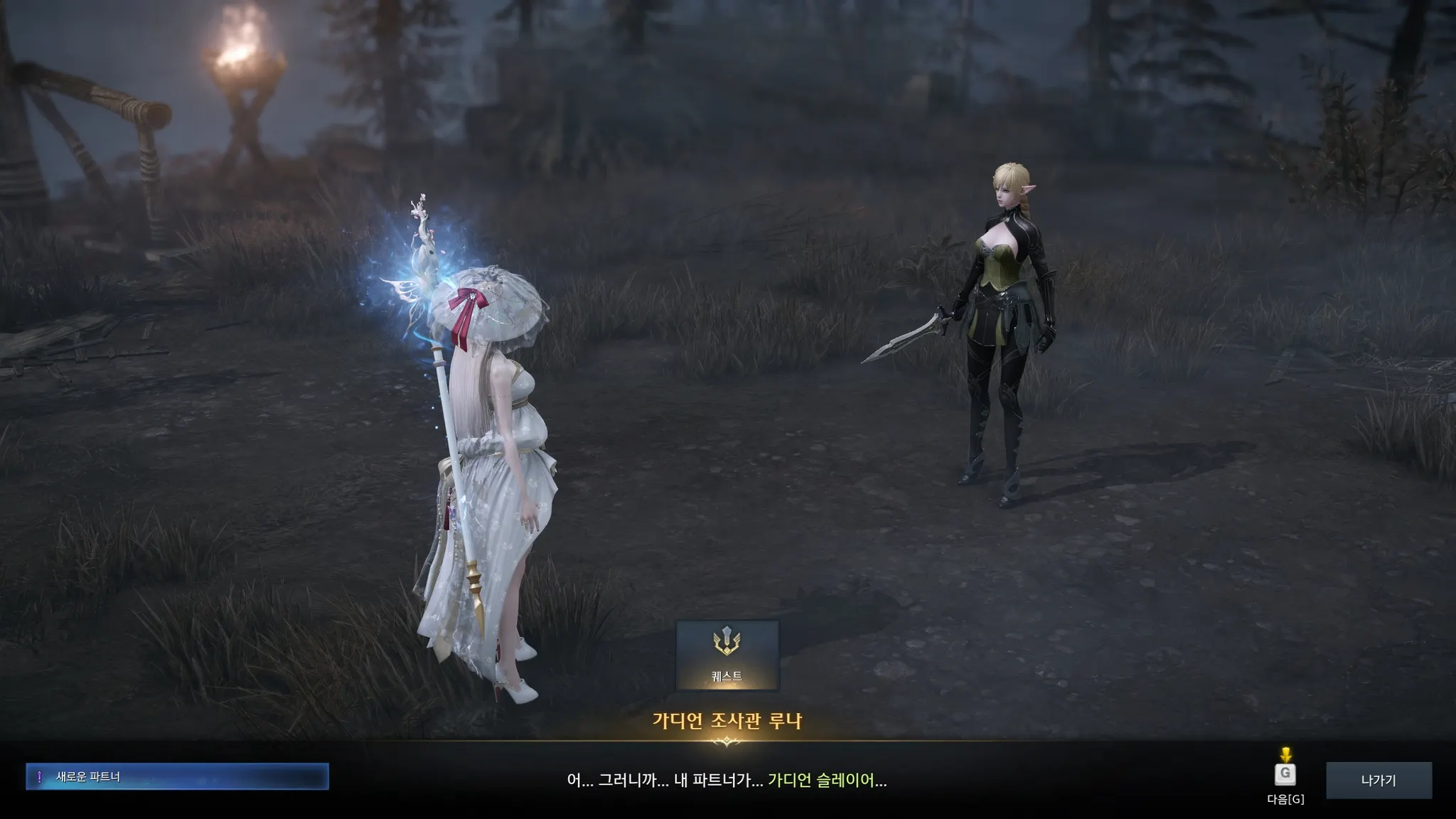Click the 나가기 exit button
Screen dimensions: 1456x819
(1379, 780)
